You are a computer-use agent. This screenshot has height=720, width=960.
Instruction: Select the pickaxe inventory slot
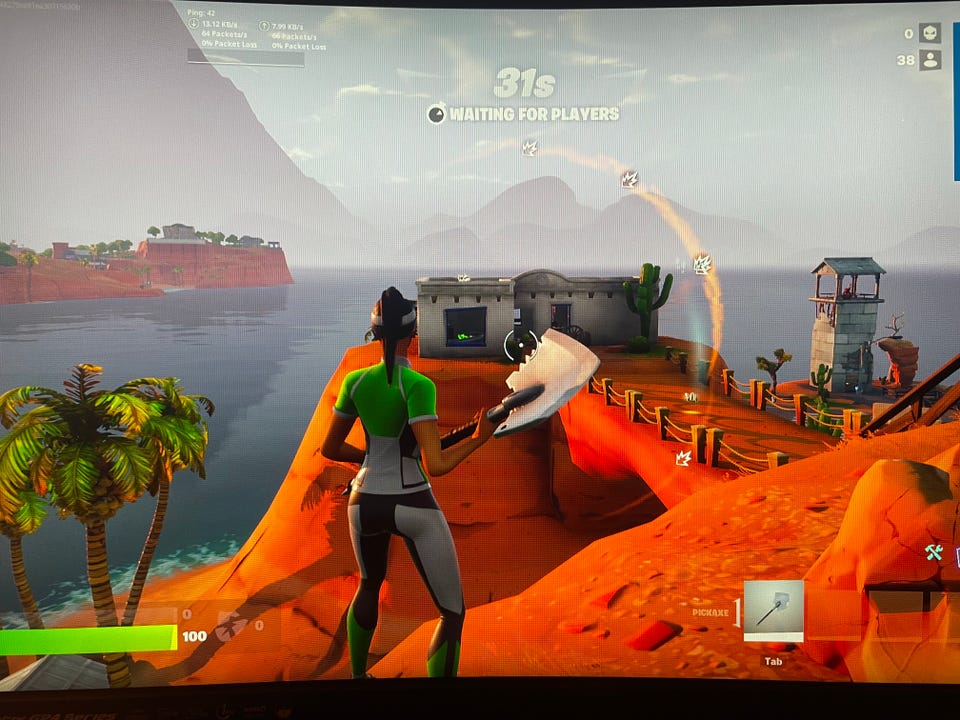(773, 609)
